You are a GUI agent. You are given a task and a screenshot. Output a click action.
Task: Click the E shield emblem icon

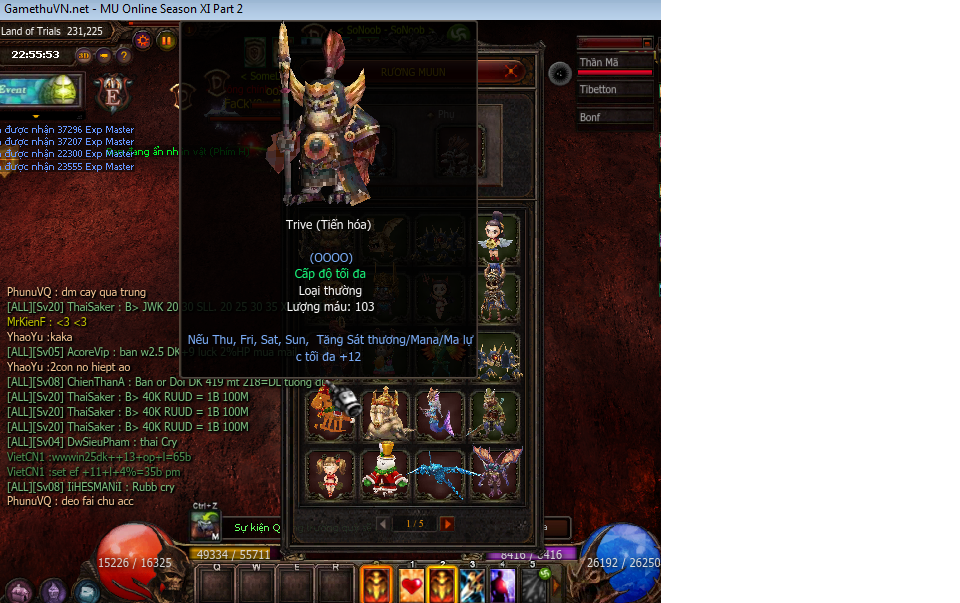pos(113,93)
